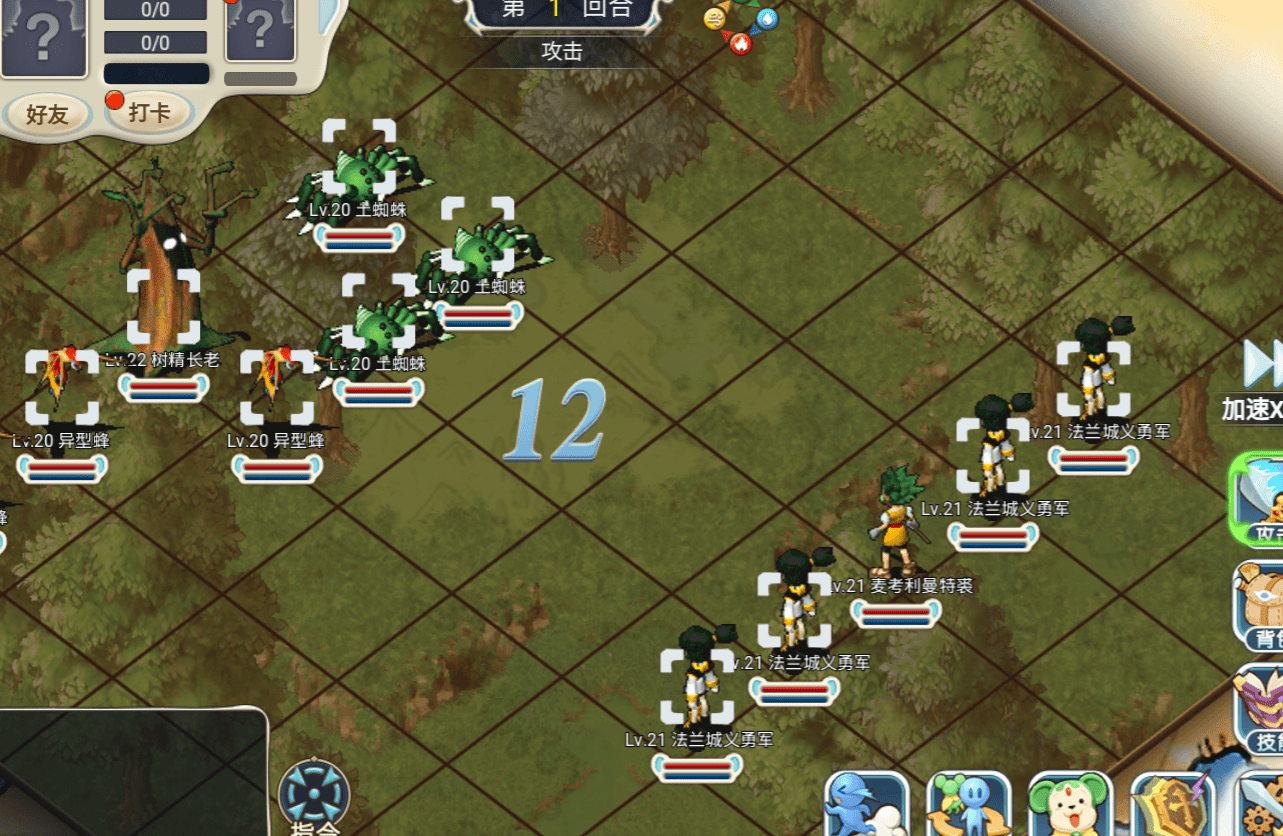Screen dimensions: 1283x836
Task: Open the 技能 skills menu
Action: coord(1259,708)
